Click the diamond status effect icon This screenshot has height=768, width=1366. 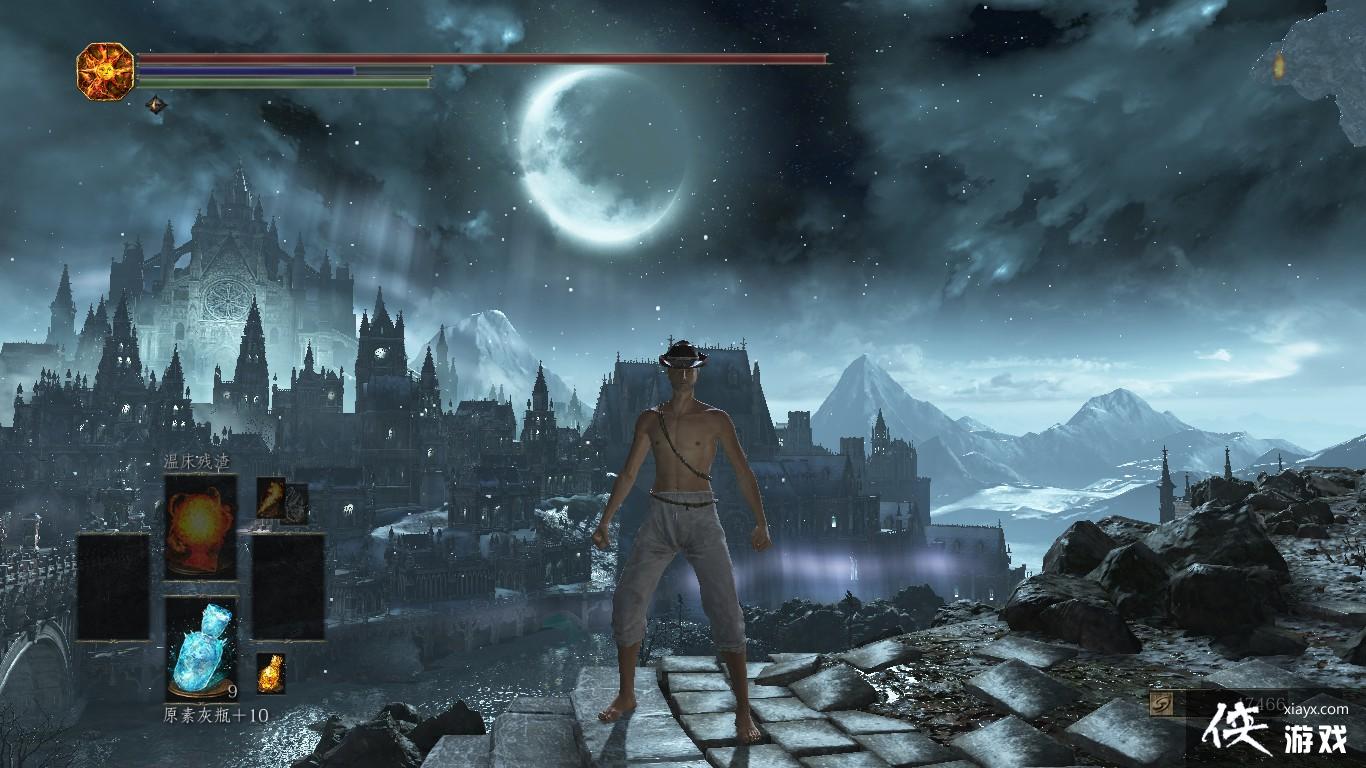156,104
